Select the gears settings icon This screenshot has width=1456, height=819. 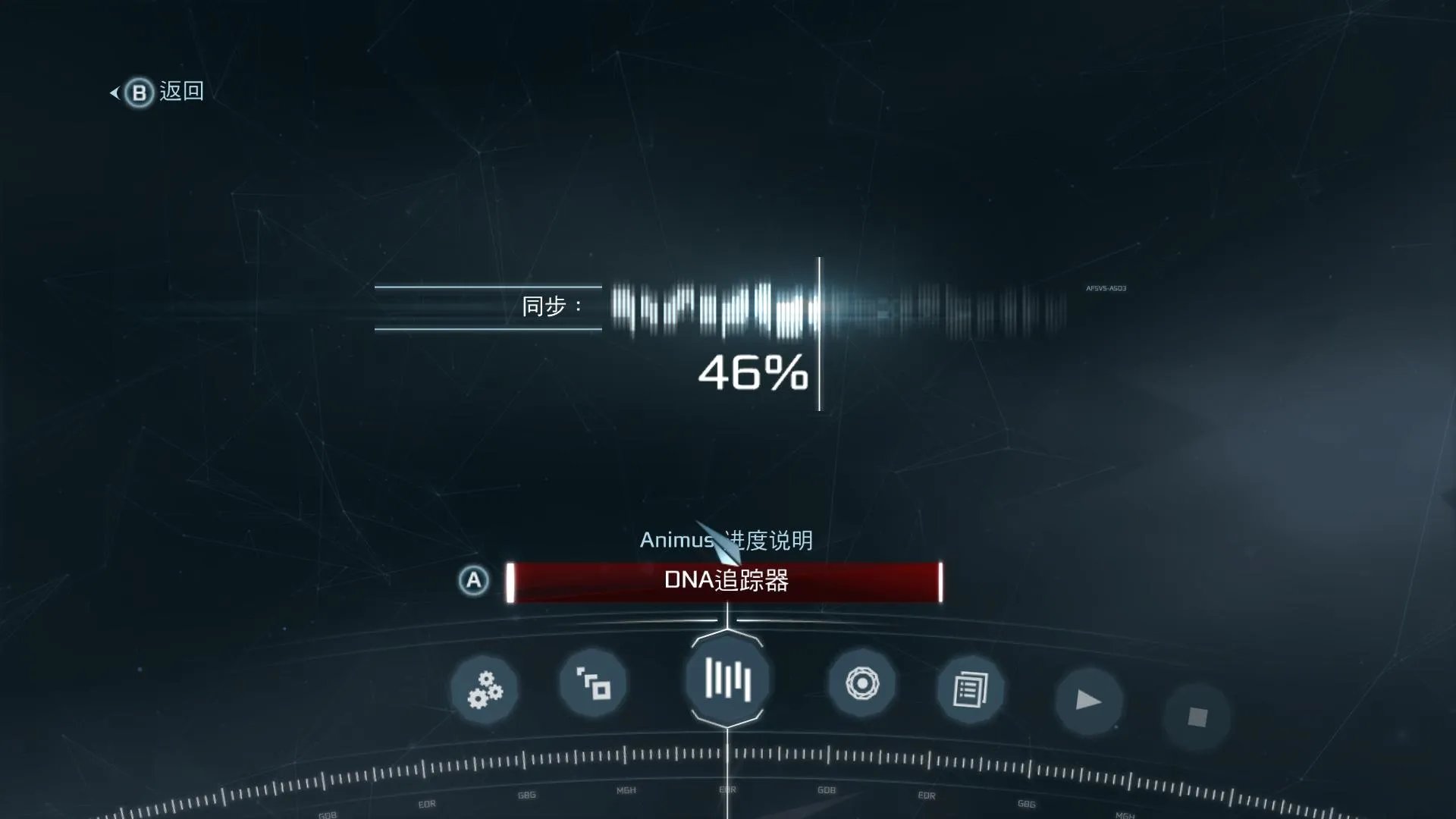485,689
